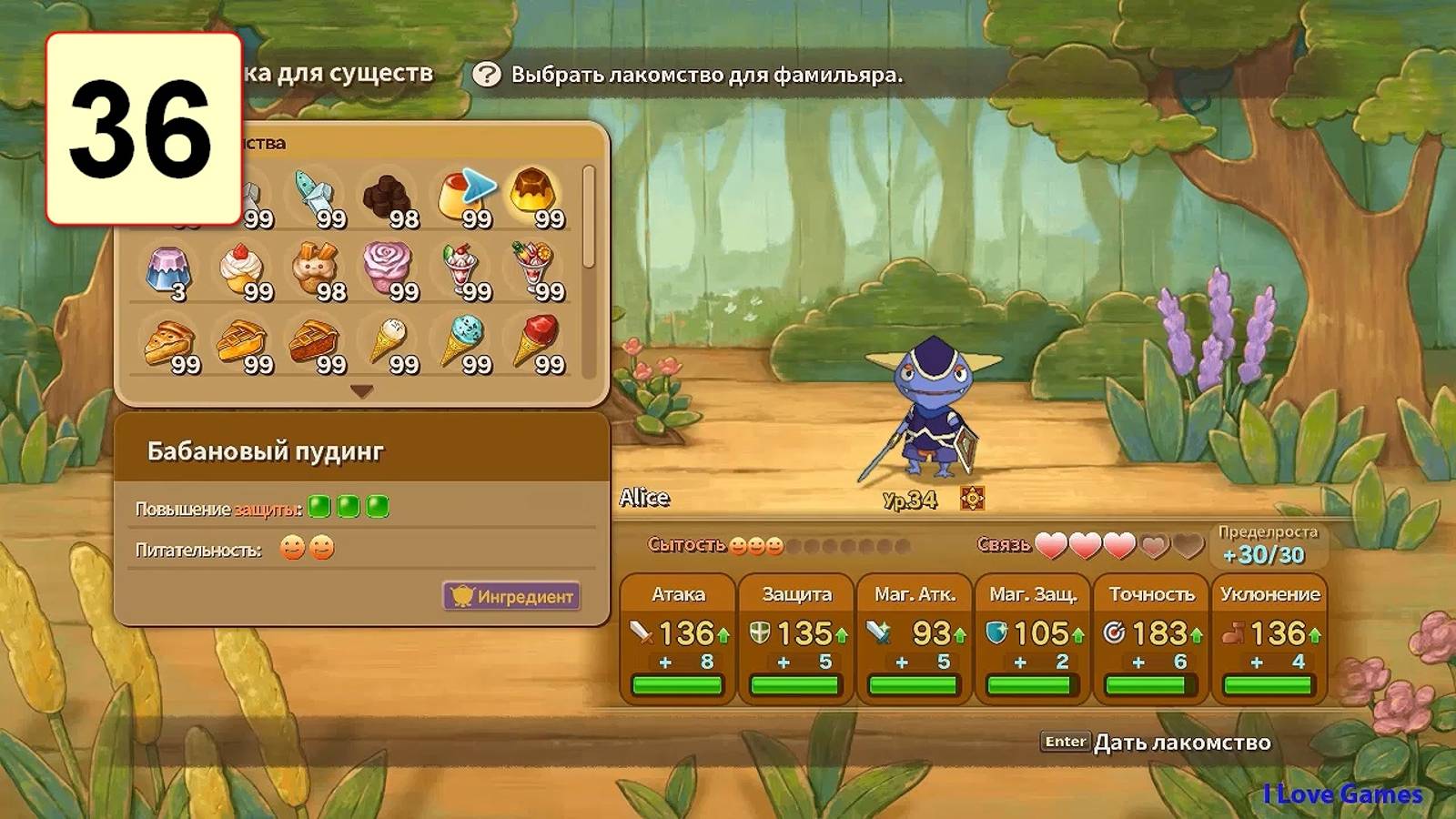Select the Точность stat panel

pyautogui.click(x=1151, y=639)
